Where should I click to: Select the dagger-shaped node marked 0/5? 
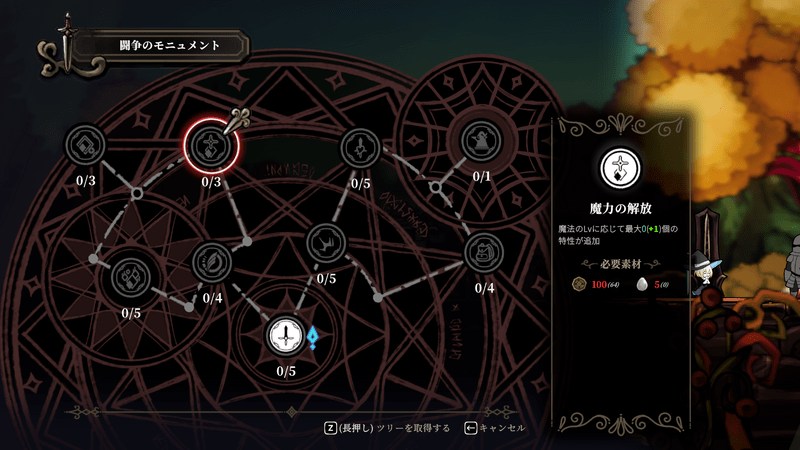click(360, 147)
